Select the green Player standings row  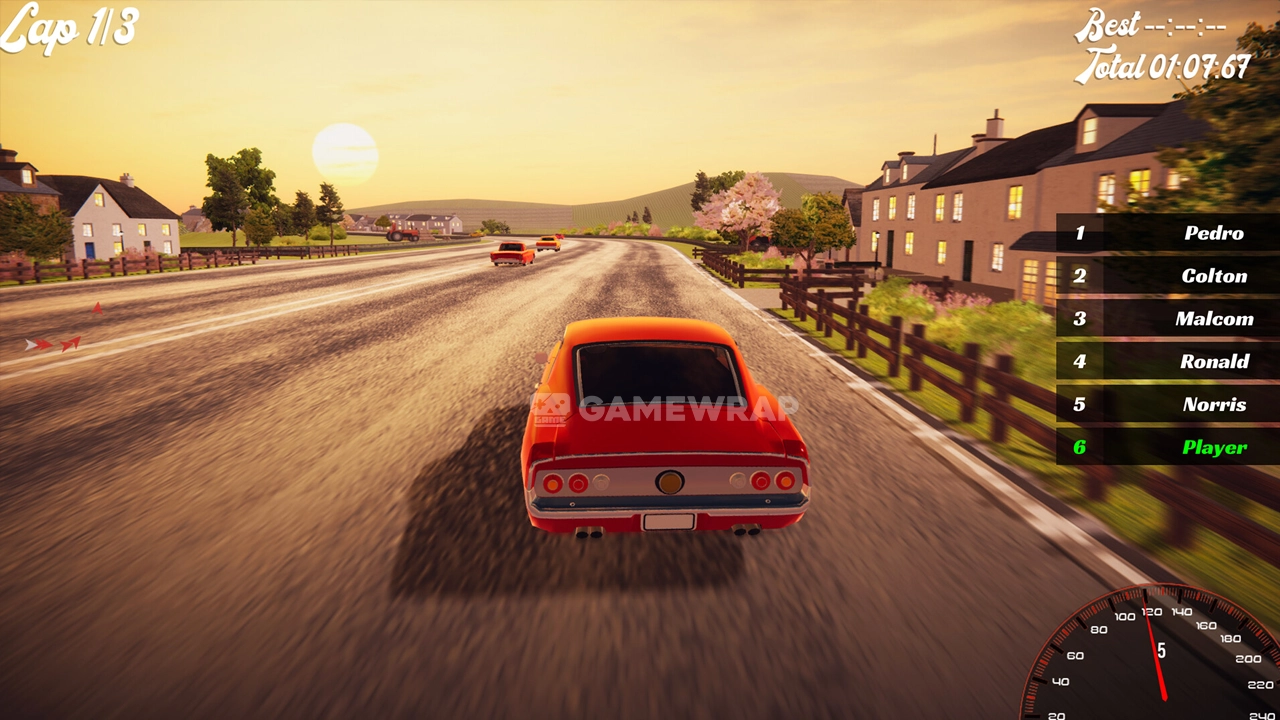coord(1167,447)
